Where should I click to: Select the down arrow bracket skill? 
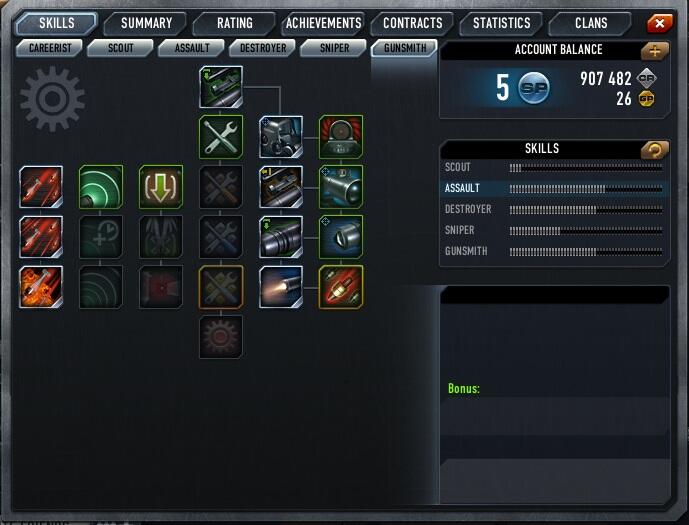coord(160,187)
